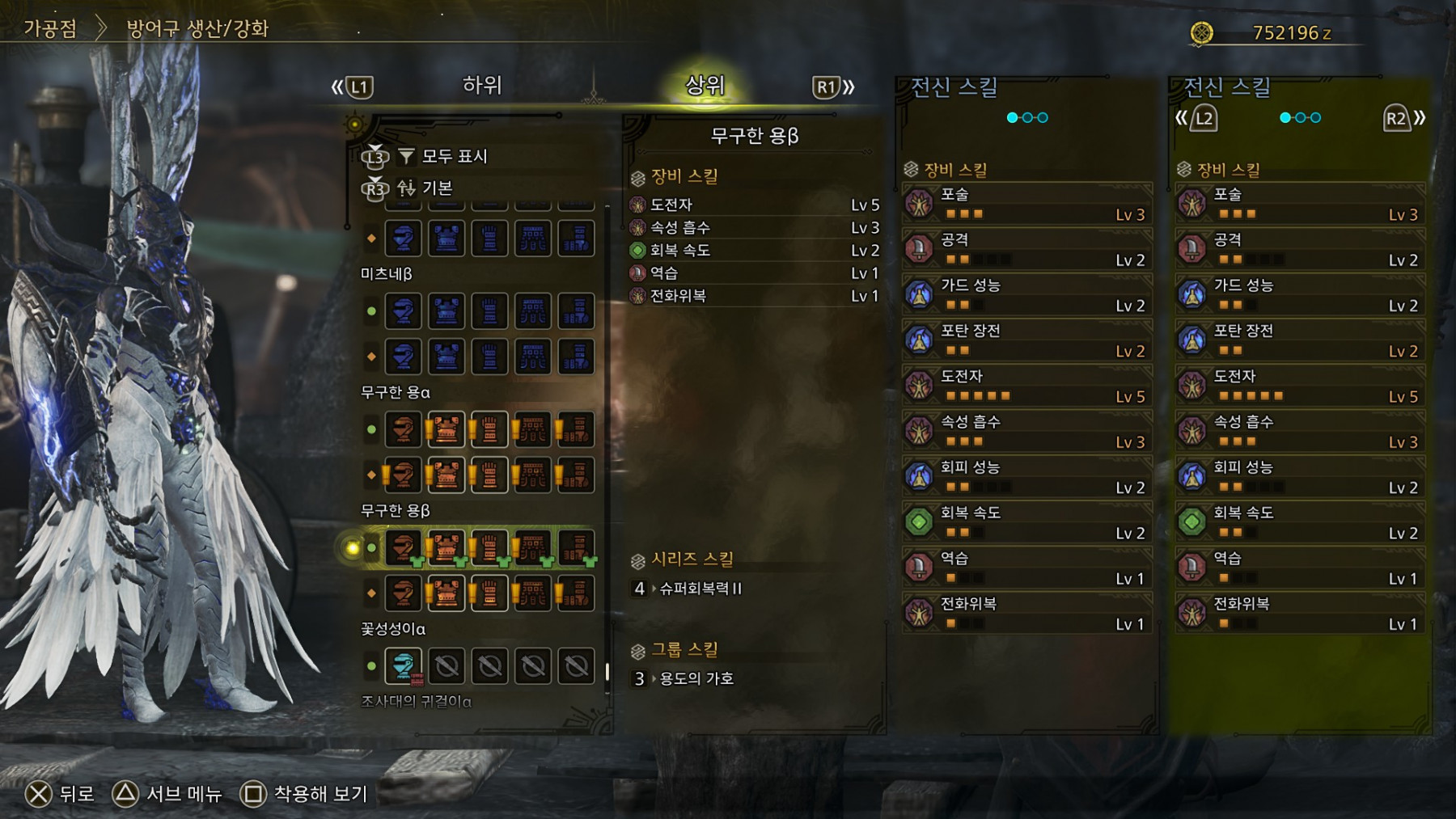View 도전자 Lv 5 in 무구한 용β skill list

[x=754, y=205]
